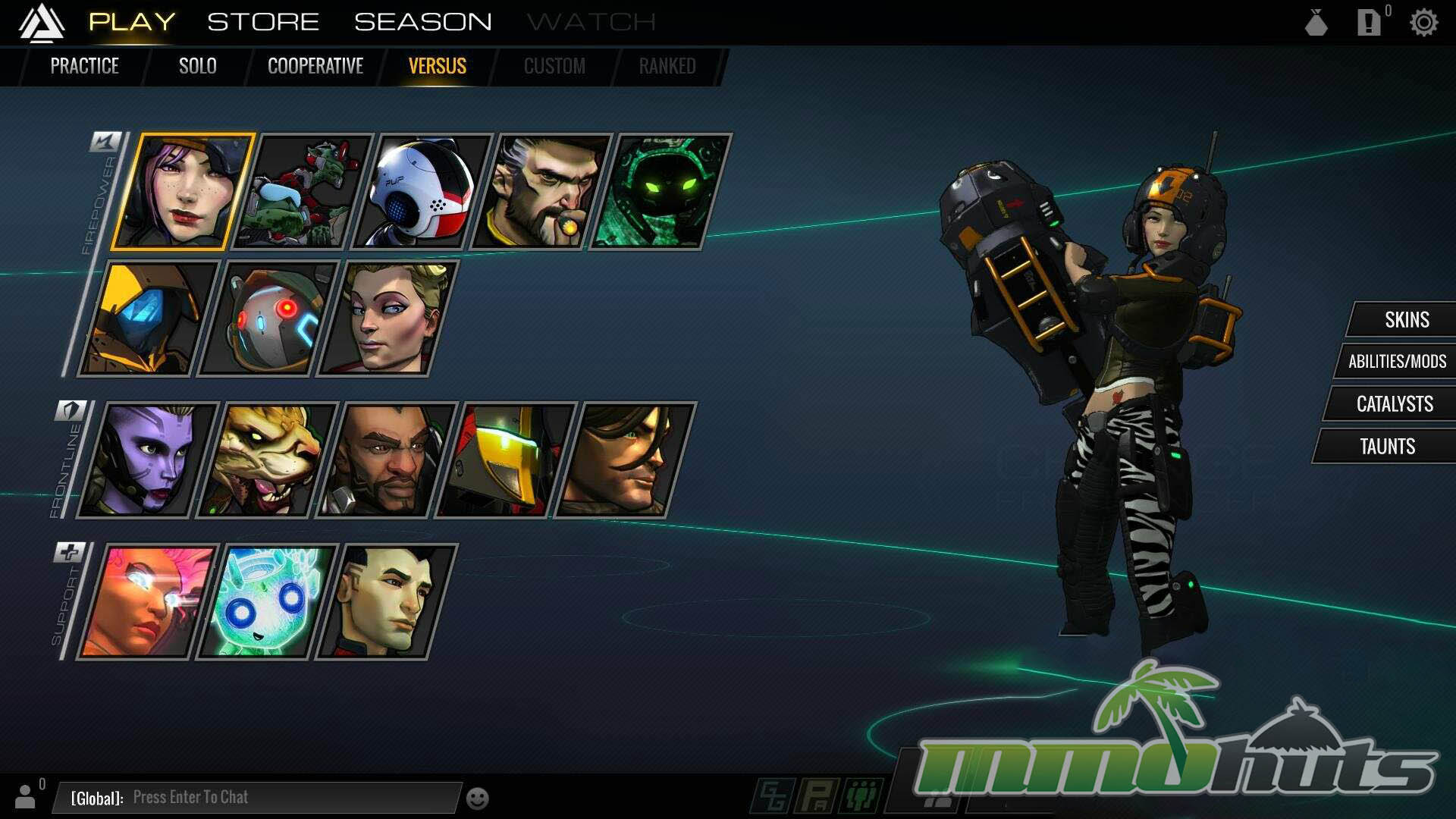Choose the yellow-visored knight helmet freelancer

[504, 460]
